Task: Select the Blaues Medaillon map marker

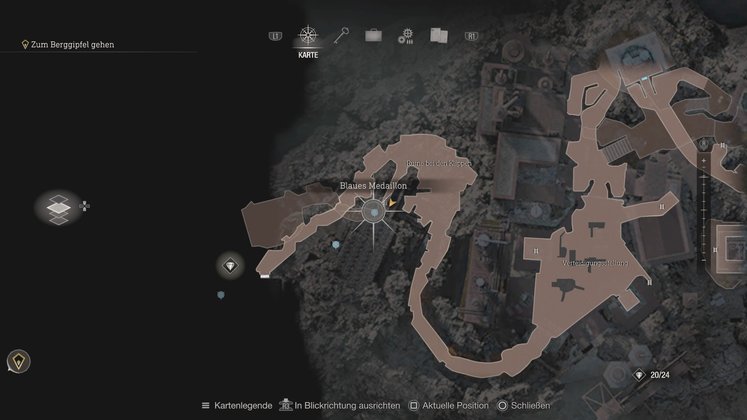Action: coord(373,210)
